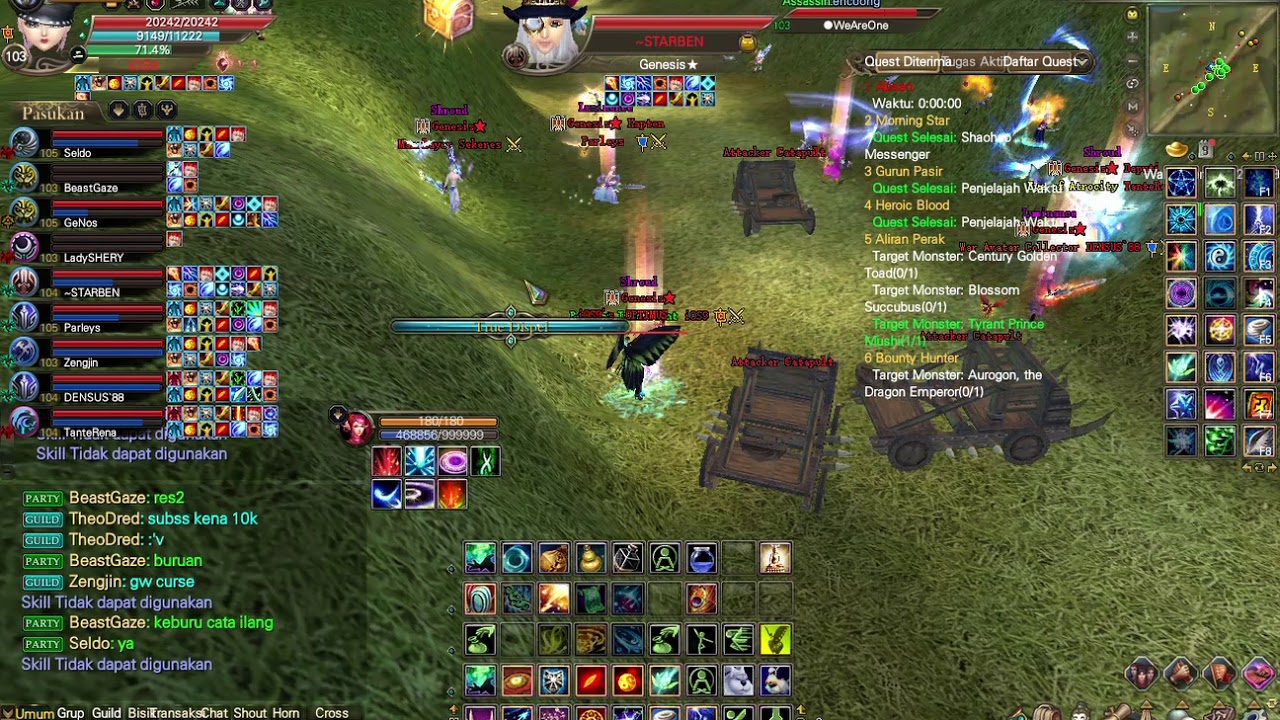
Task: Zoom in the minimap with plus button
Action: pos(1132,37)
